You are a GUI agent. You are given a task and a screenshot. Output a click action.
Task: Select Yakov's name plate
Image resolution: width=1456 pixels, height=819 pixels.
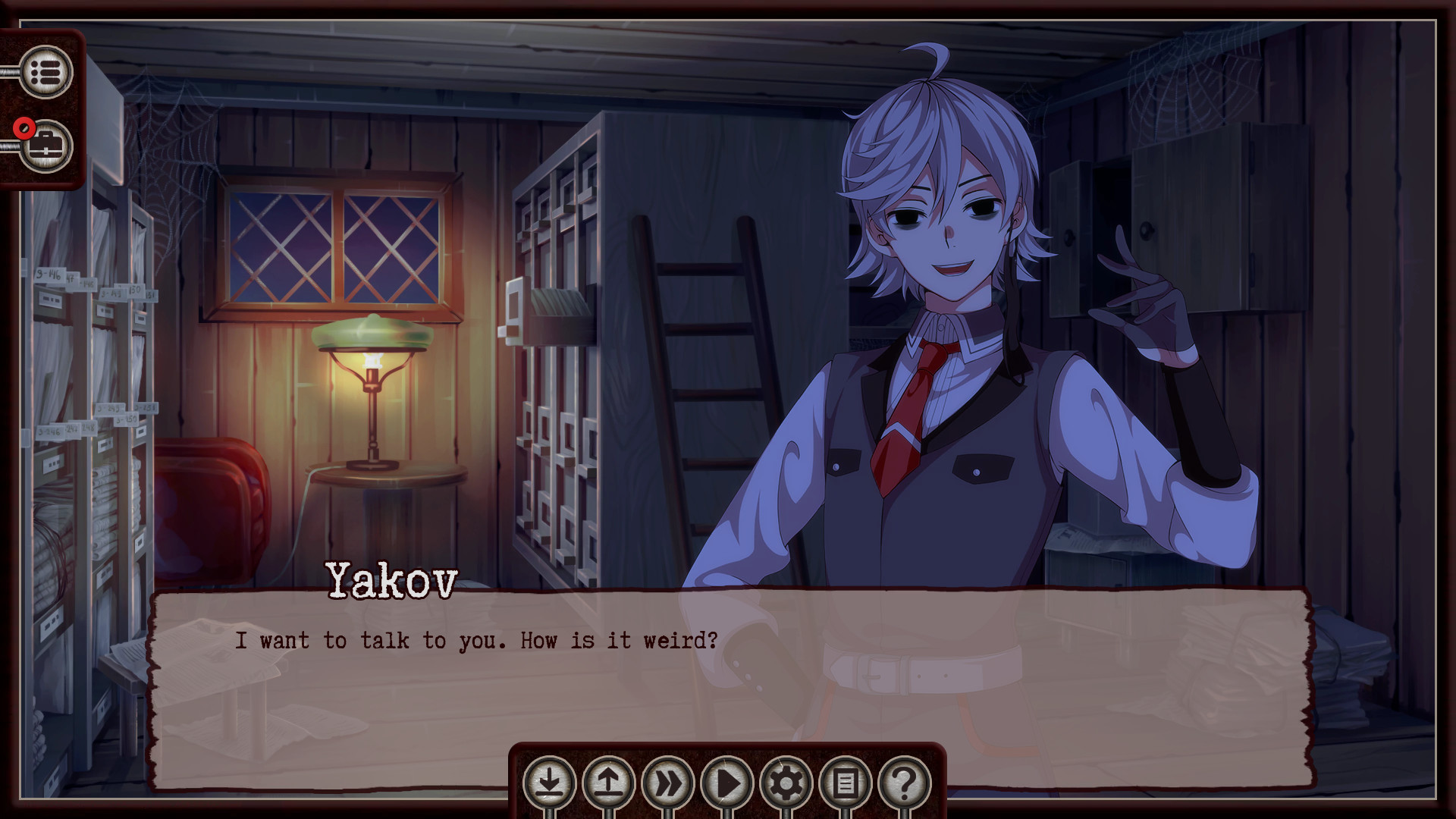click(x=391, y=582)
